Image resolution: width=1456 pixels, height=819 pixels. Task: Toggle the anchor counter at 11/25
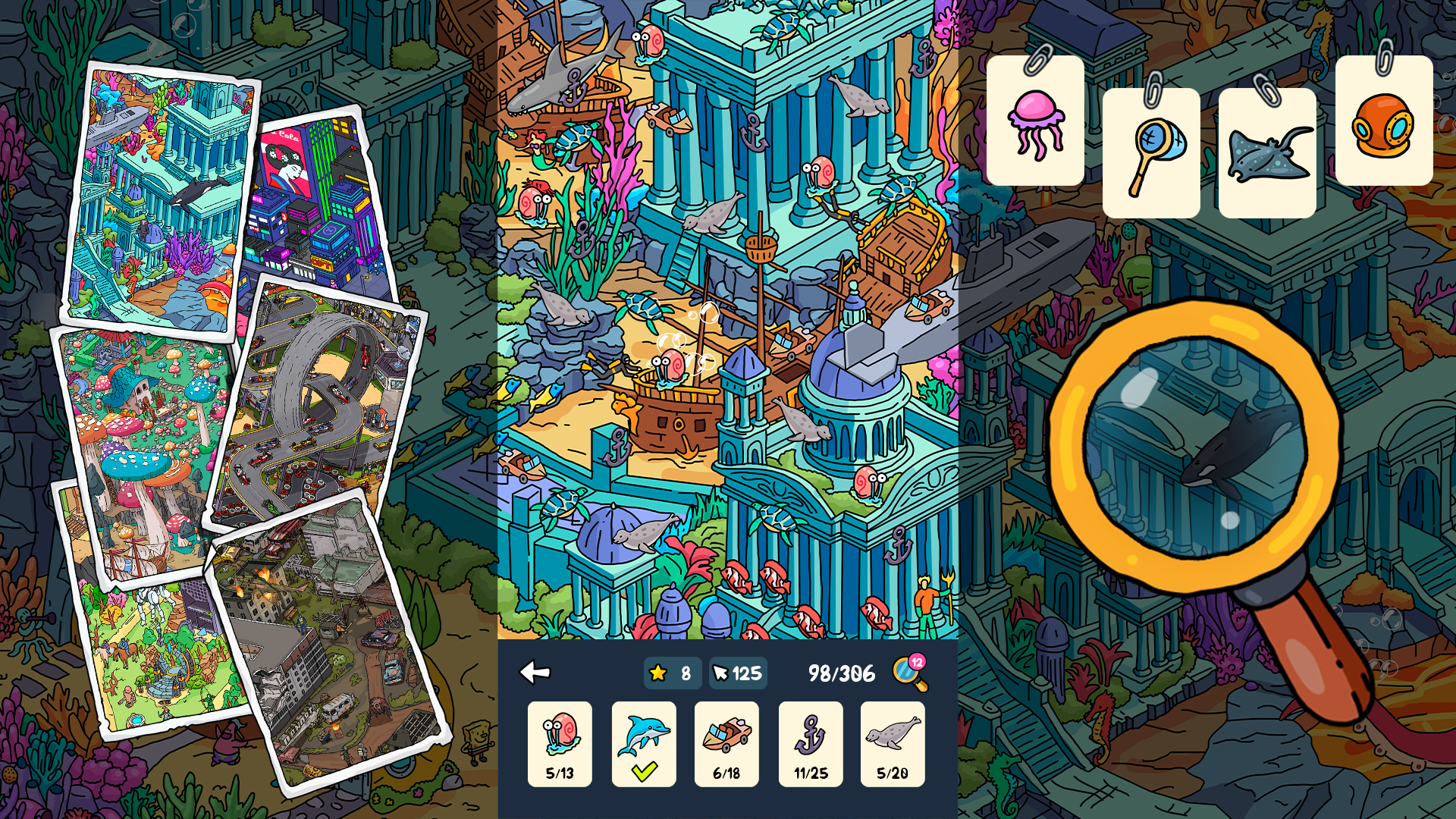[x=810, y=775]
